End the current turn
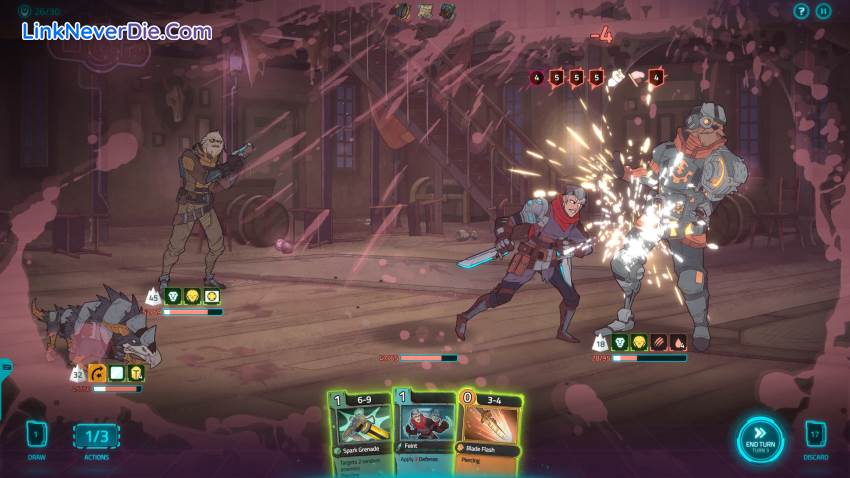The width and height of the screenshot is (850, 478). [760, 439]
